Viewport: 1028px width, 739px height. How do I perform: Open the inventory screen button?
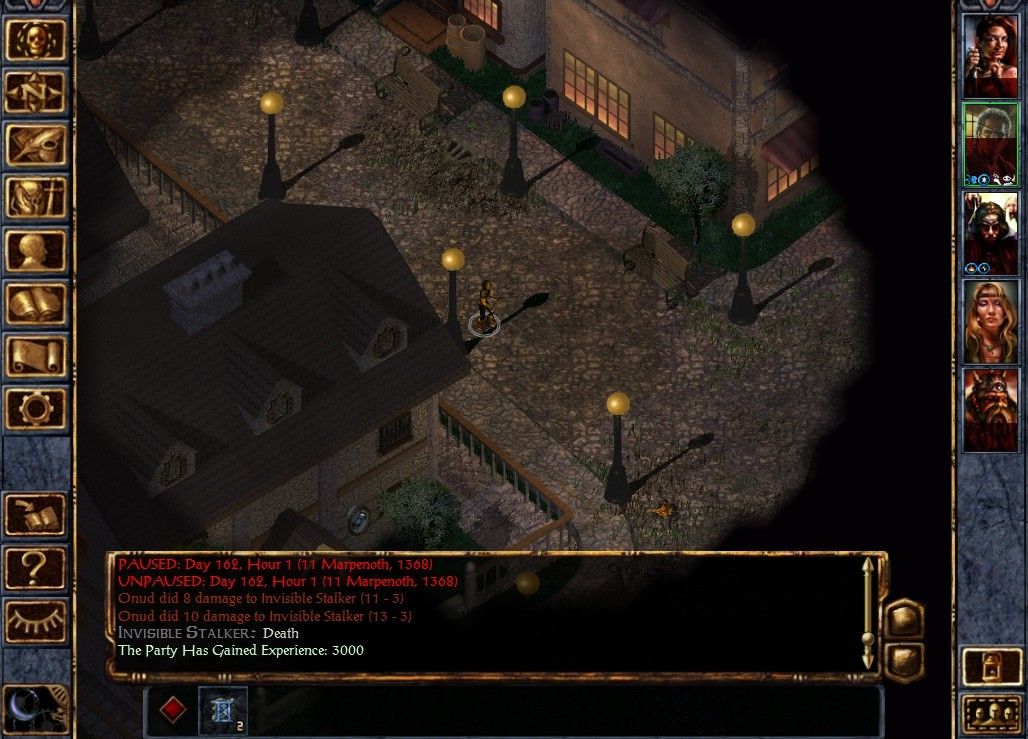pyautogui.click(x=36, y=198)
